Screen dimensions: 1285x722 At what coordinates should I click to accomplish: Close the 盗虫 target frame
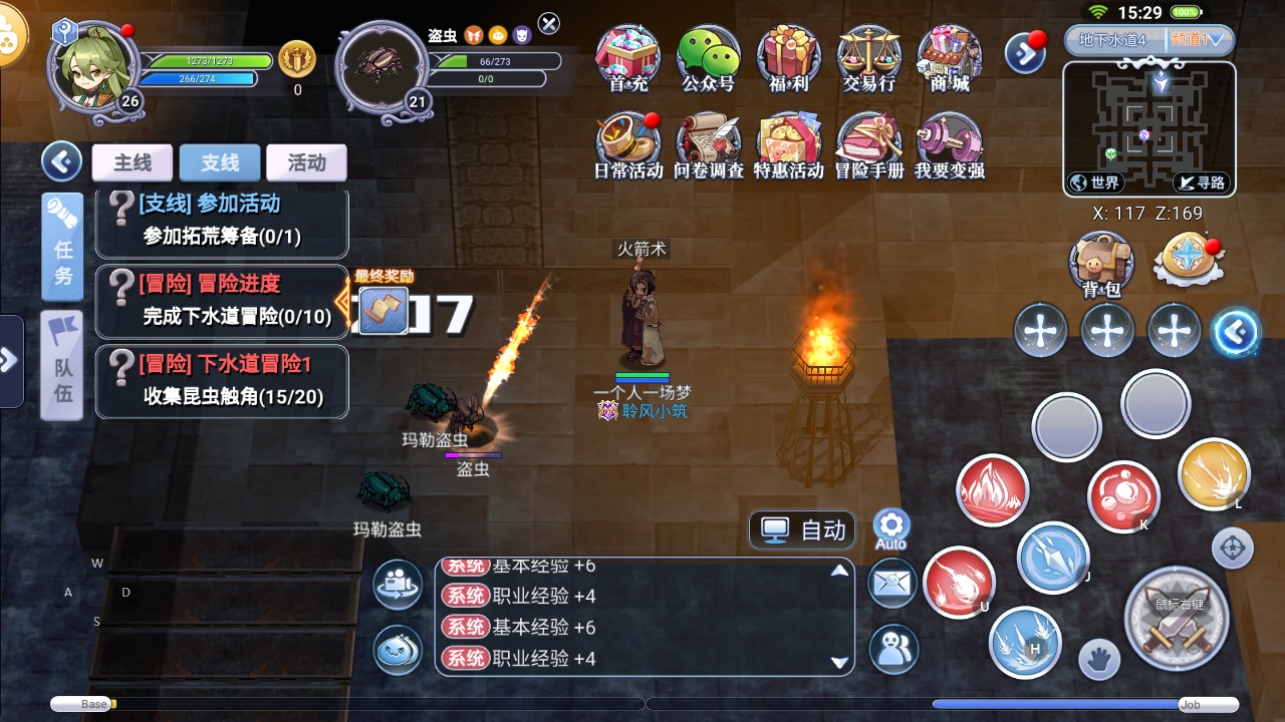pos(549,23)
